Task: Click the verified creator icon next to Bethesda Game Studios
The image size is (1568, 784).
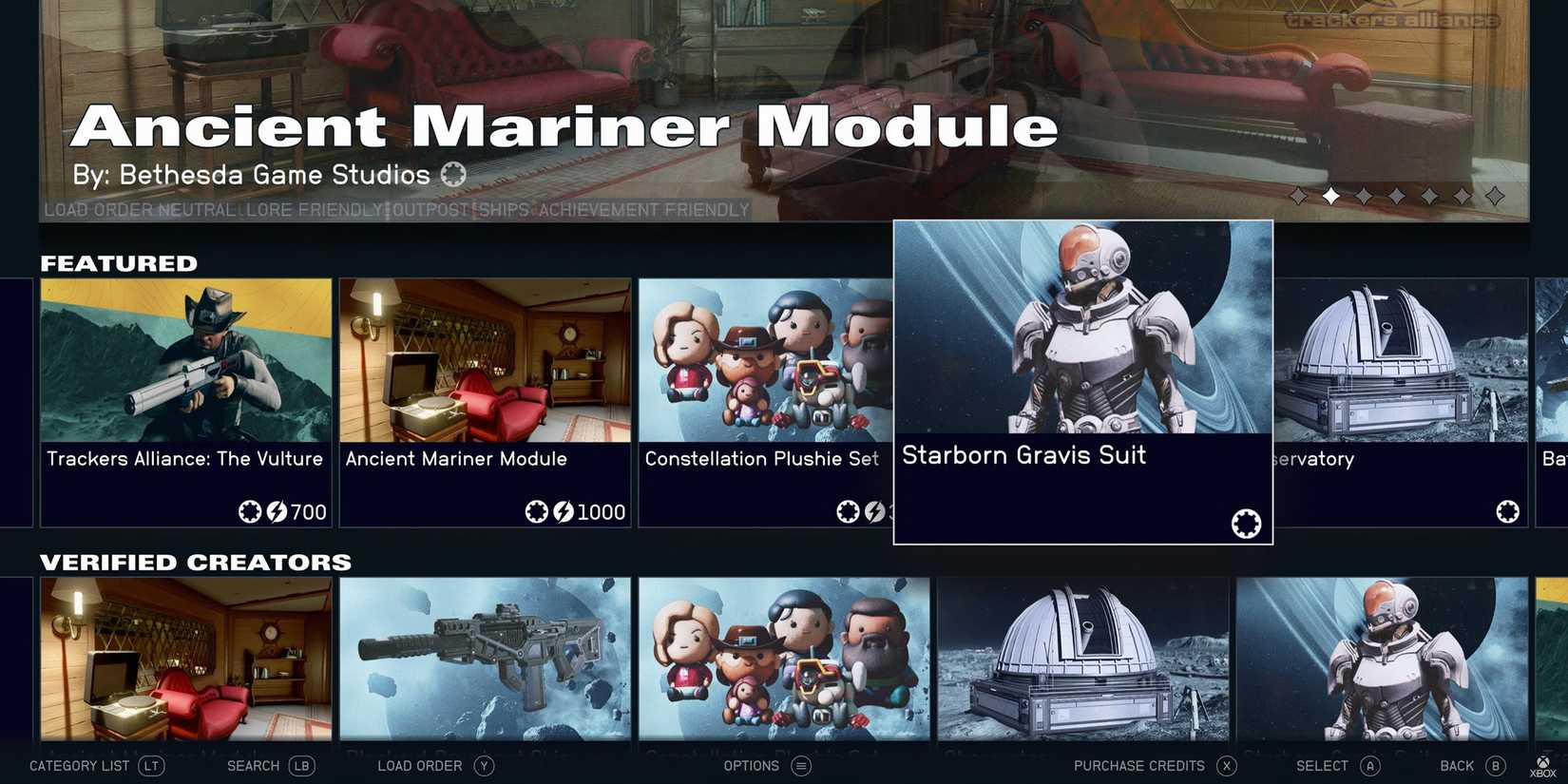Action: (453, 174)
